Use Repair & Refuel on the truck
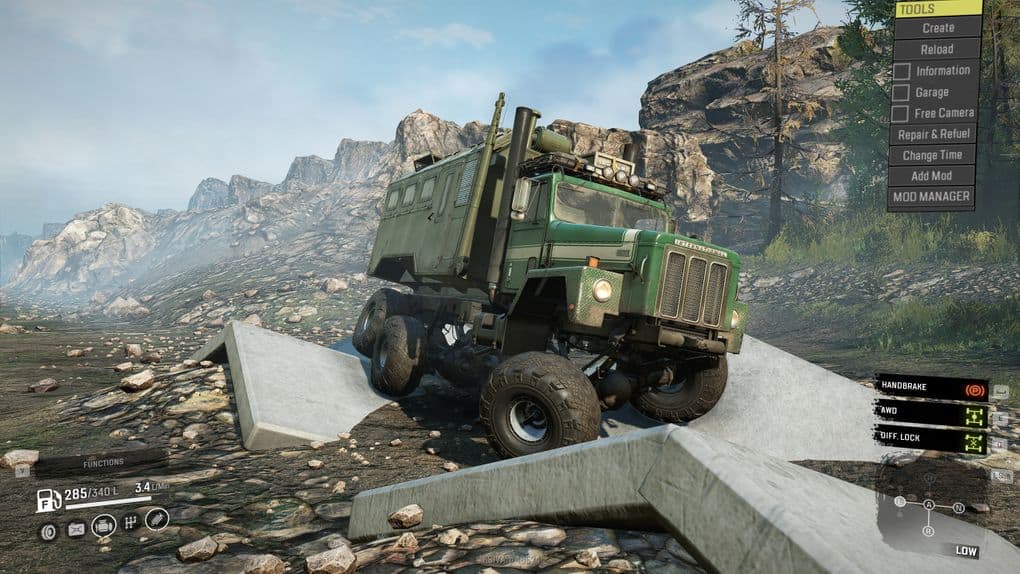 click(936, 134)
